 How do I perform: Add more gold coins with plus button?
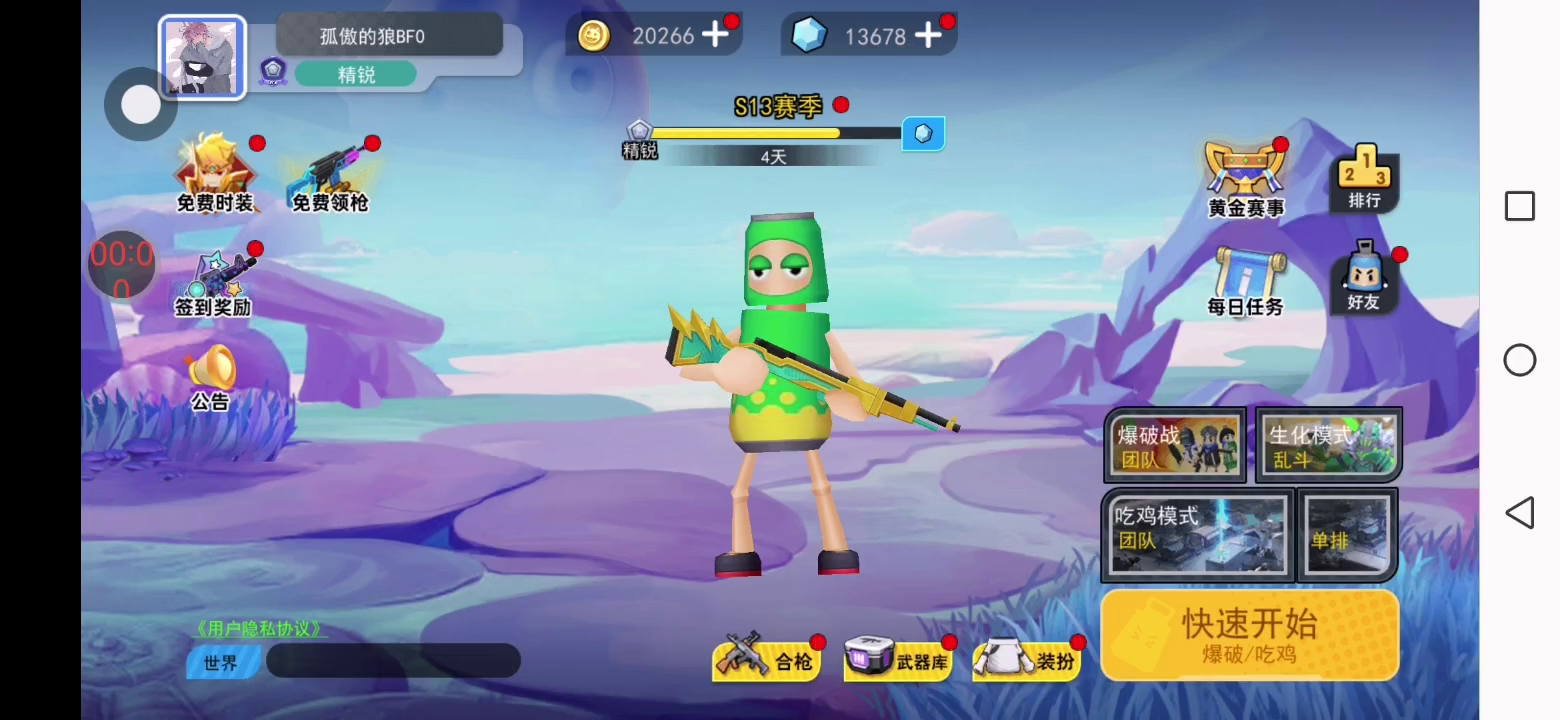(715, 35)
